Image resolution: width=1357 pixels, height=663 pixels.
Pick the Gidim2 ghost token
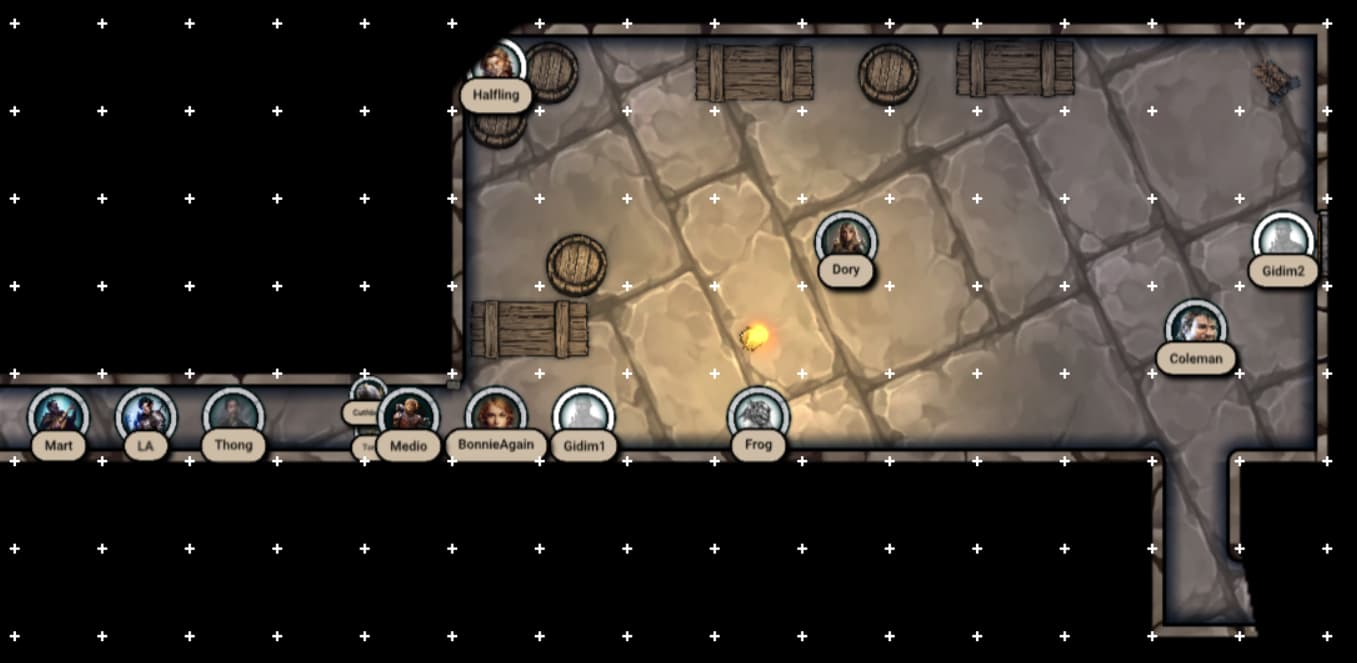pyautogui.click(x=1283, y=240)
